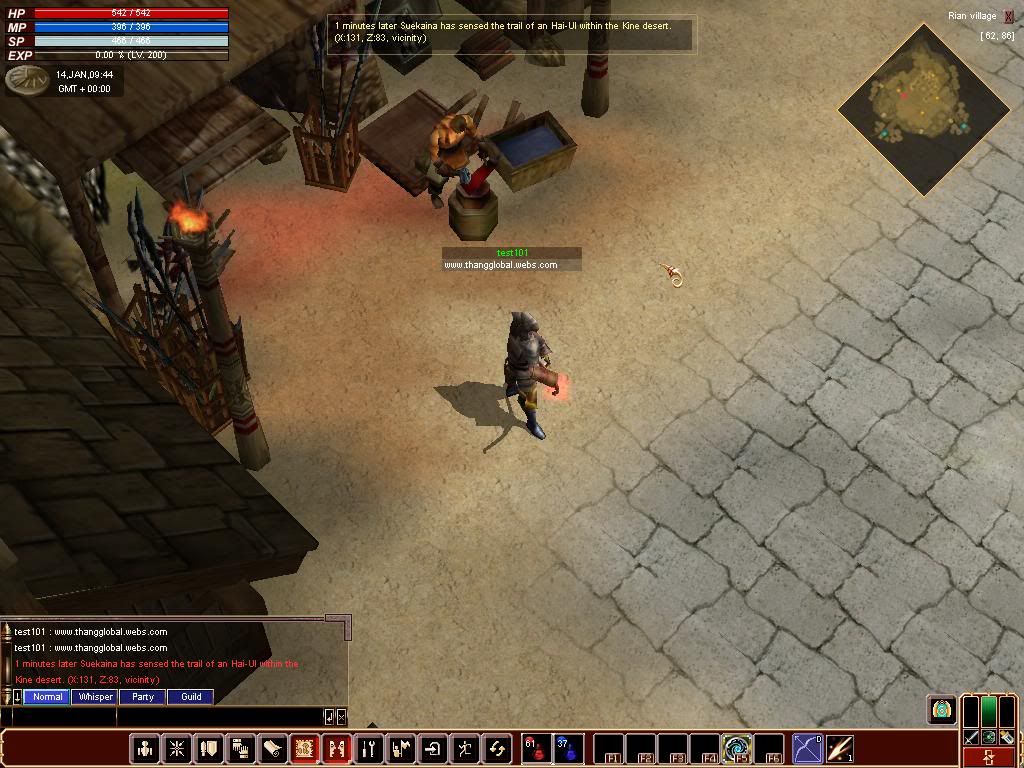Click the wrench and screwdriver options icon
This screenshot has height=768, width=1024.
(369, 748)
